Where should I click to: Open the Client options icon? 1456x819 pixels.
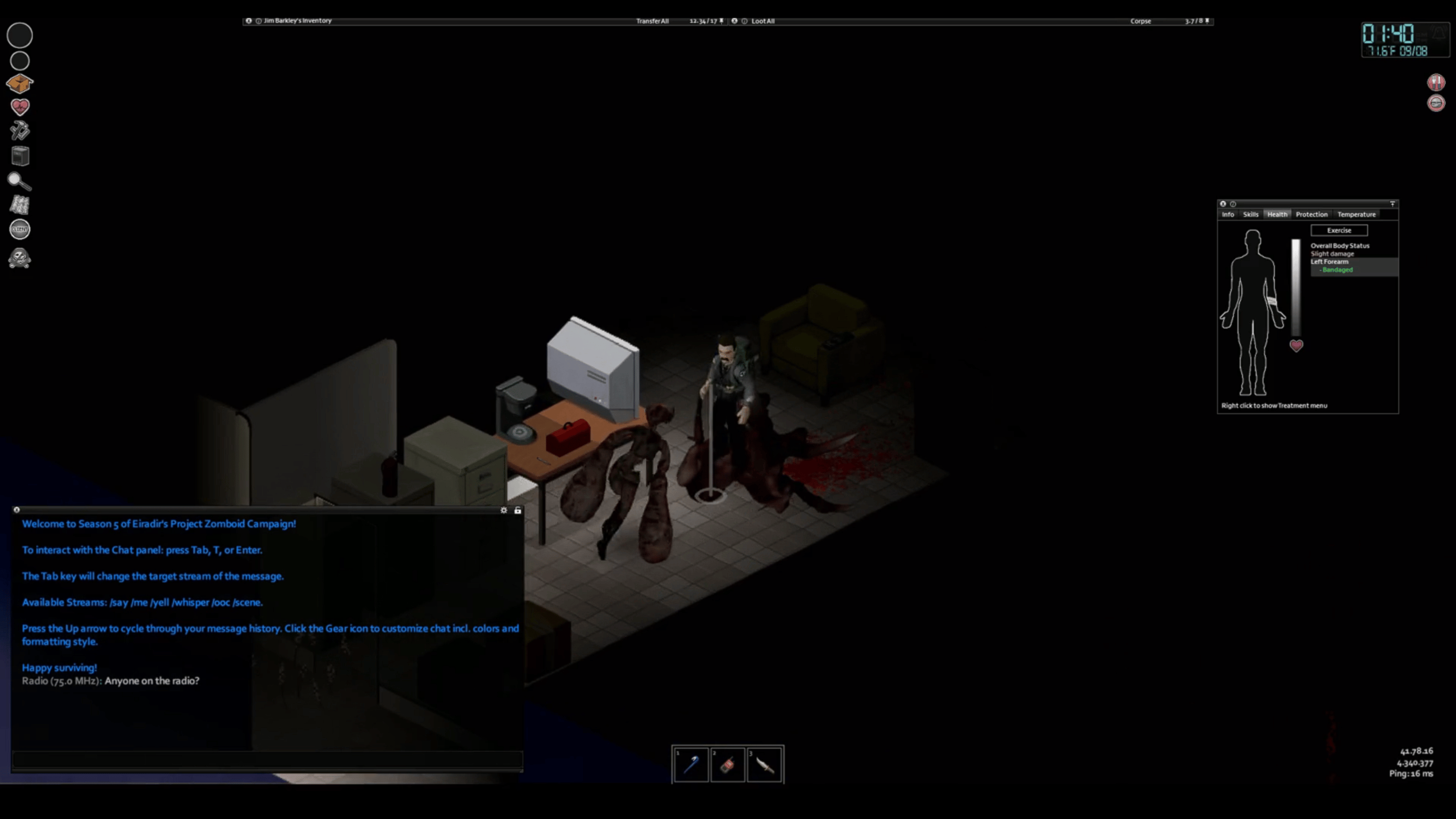(x=20, y=229)
